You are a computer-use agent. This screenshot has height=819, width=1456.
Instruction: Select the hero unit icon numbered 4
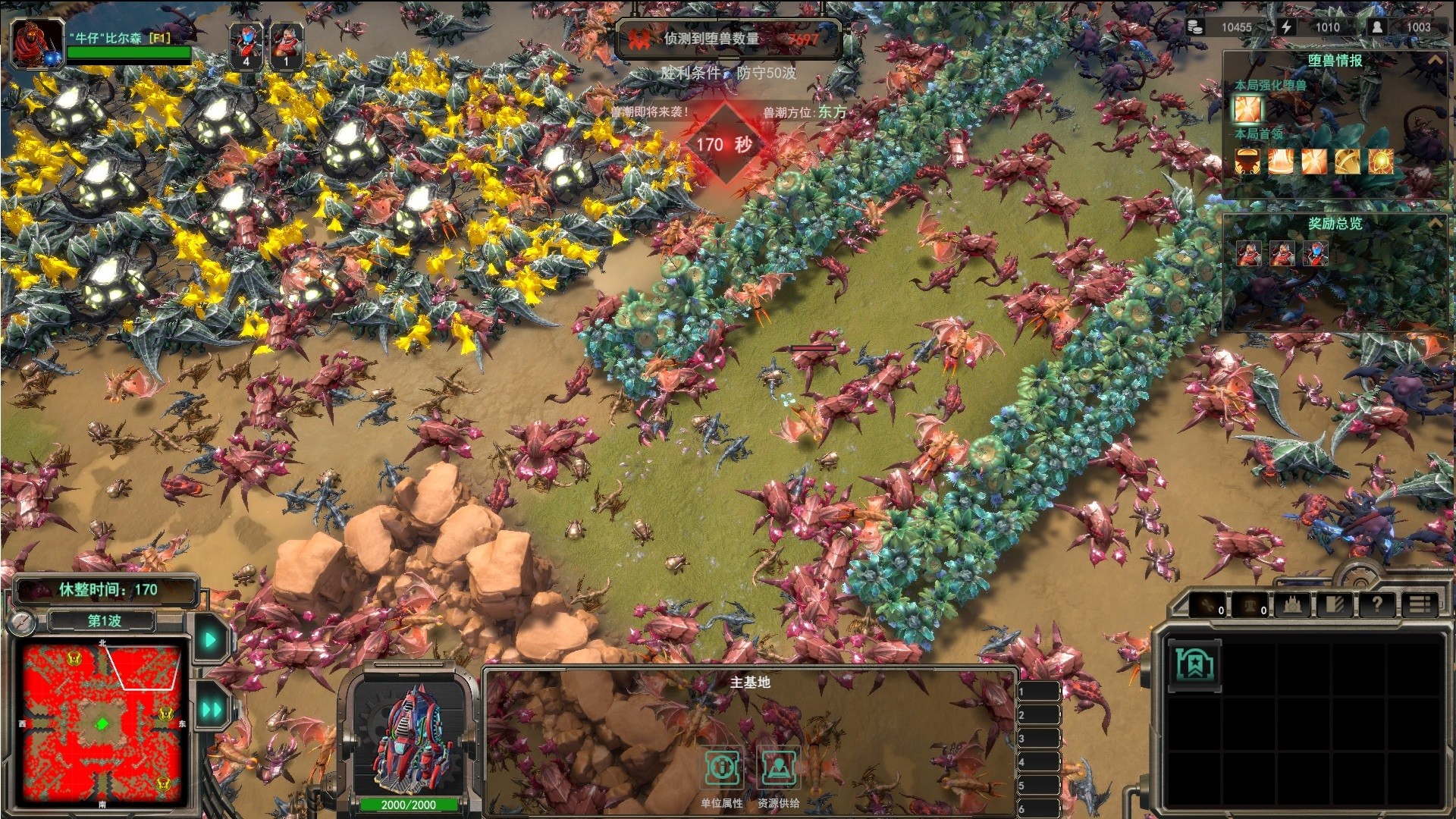click(x=246, y=45)
